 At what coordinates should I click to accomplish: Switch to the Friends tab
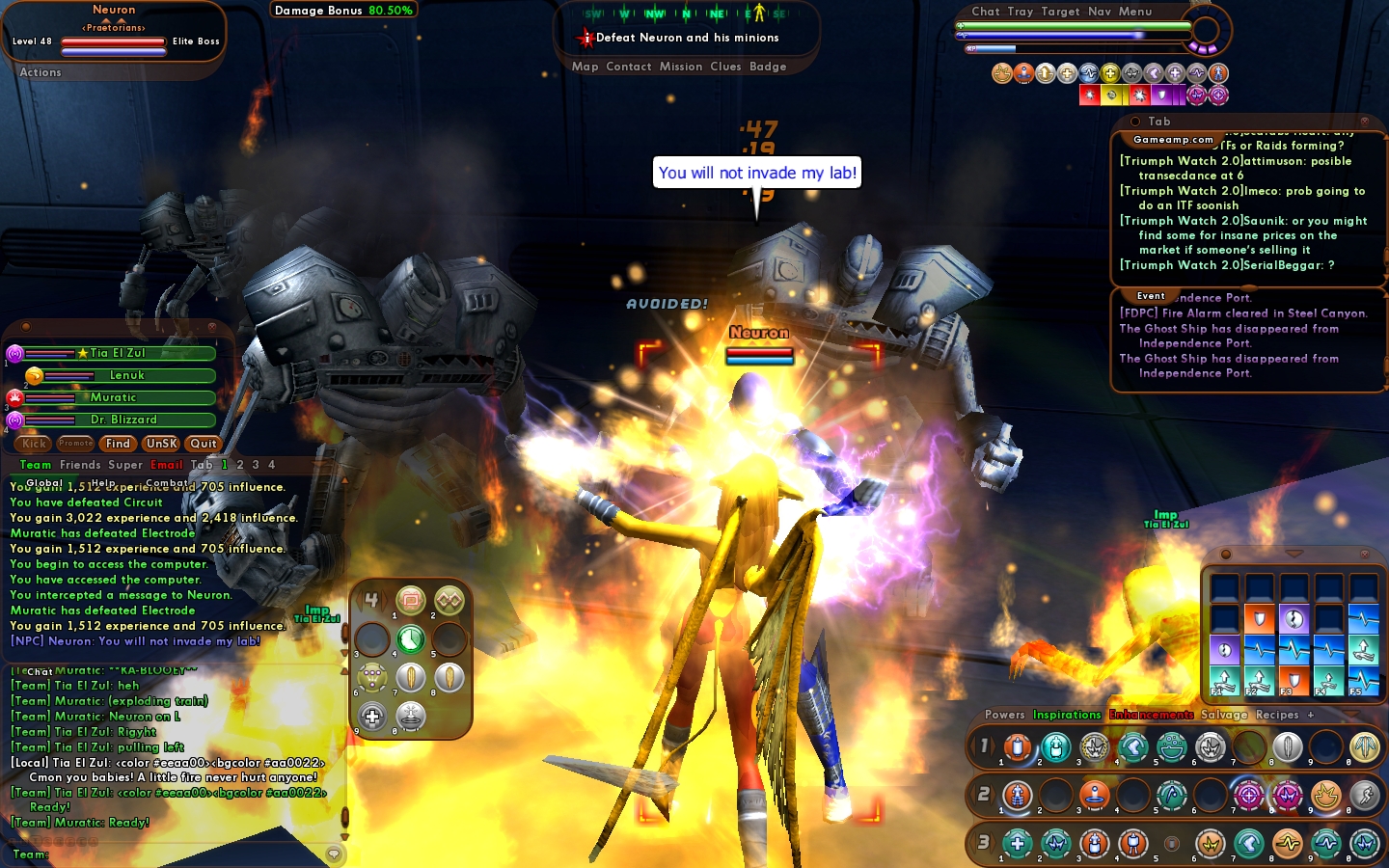[x=80, y=465]
